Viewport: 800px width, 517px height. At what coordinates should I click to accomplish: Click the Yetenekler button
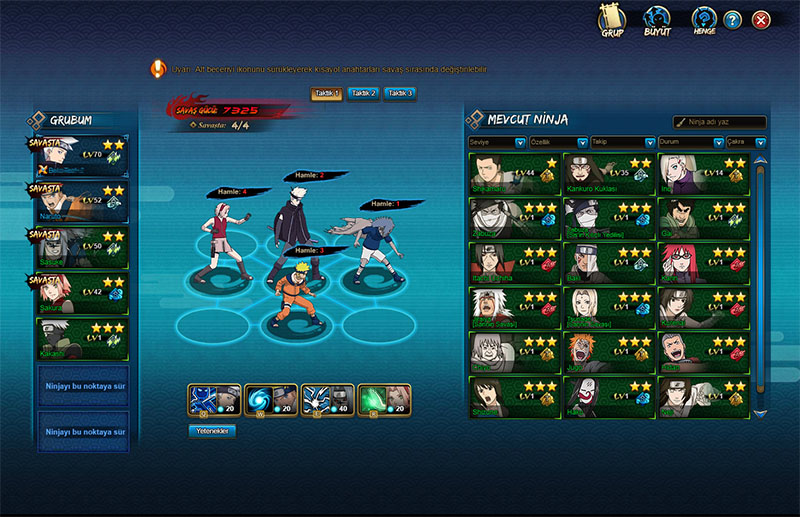tap(211, 431)
